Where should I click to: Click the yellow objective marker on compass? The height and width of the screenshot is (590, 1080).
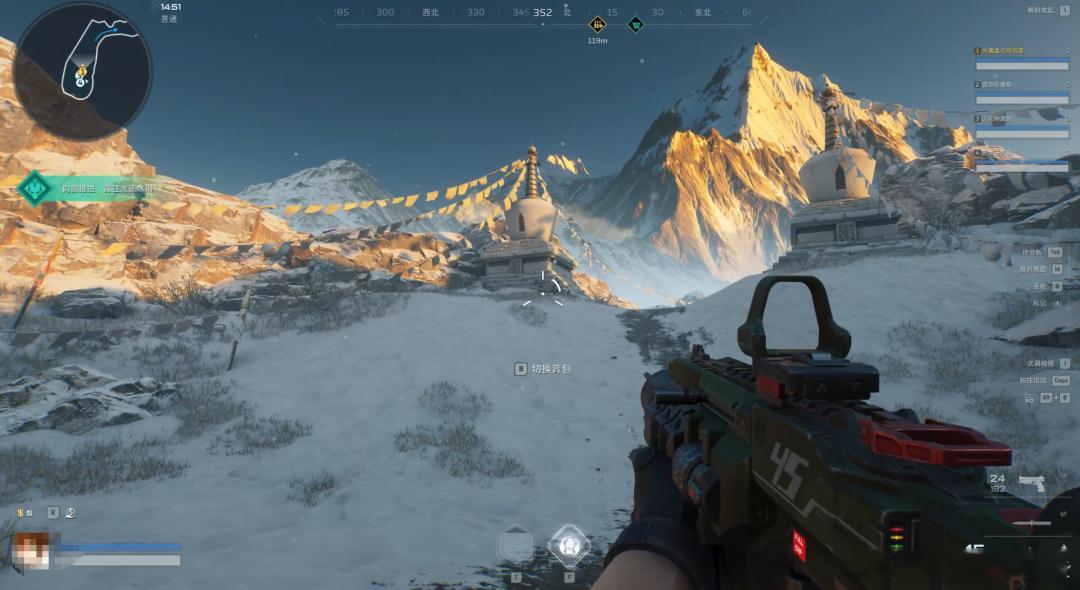[598, 25]
